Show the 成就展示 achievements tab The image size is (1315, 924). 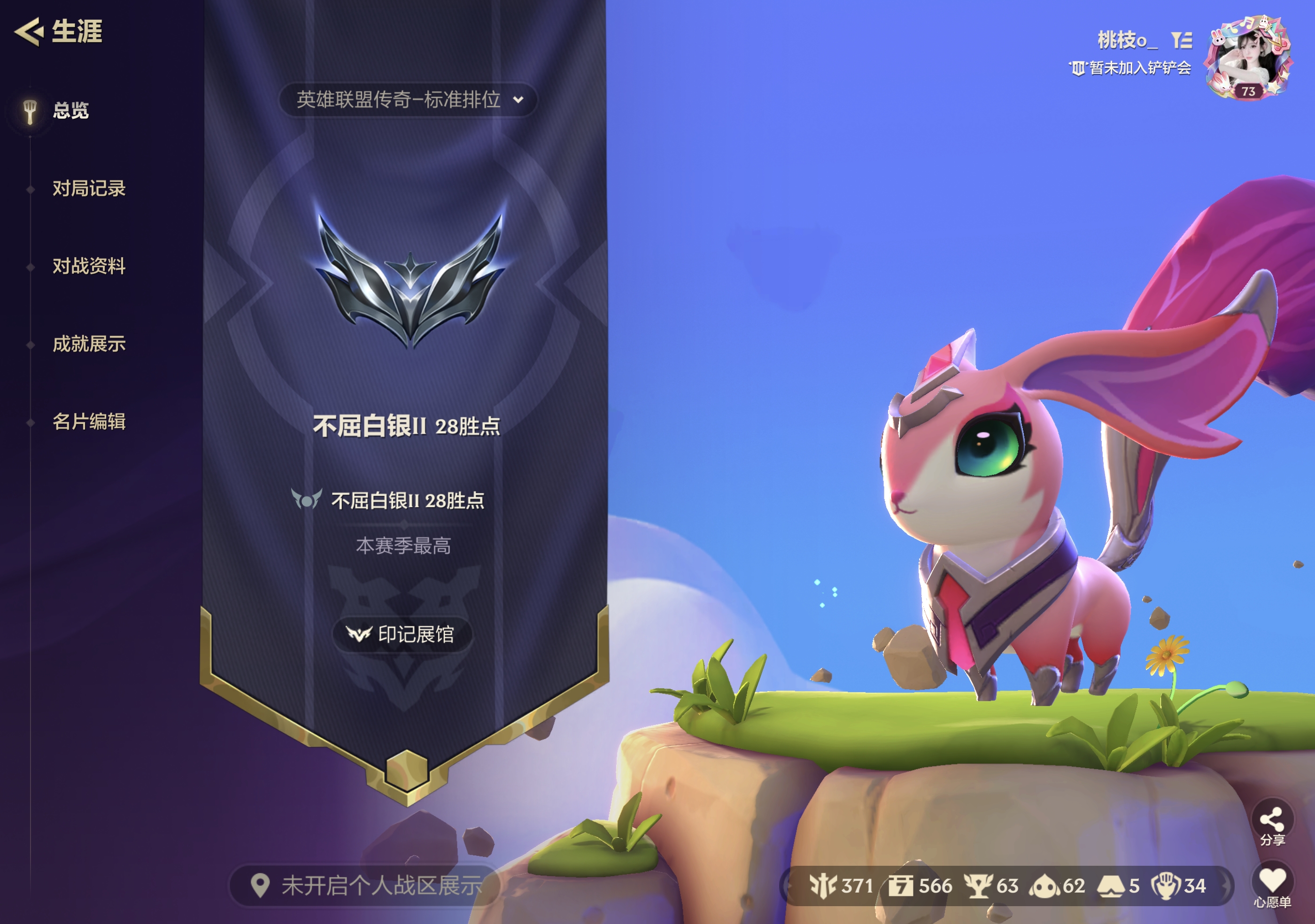tap(89, 344)
